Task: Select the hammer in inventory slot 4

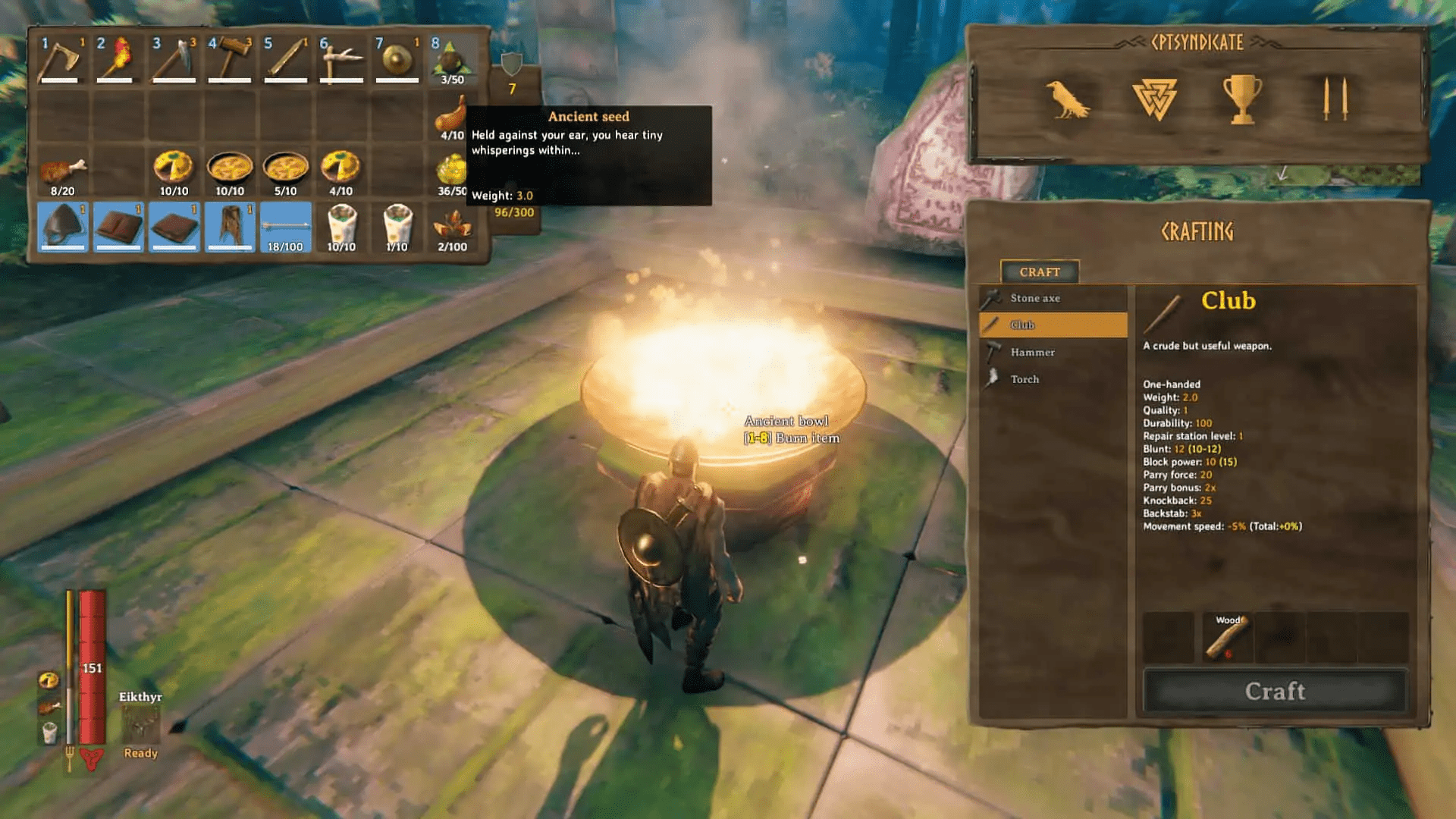Action: [231, 59]
